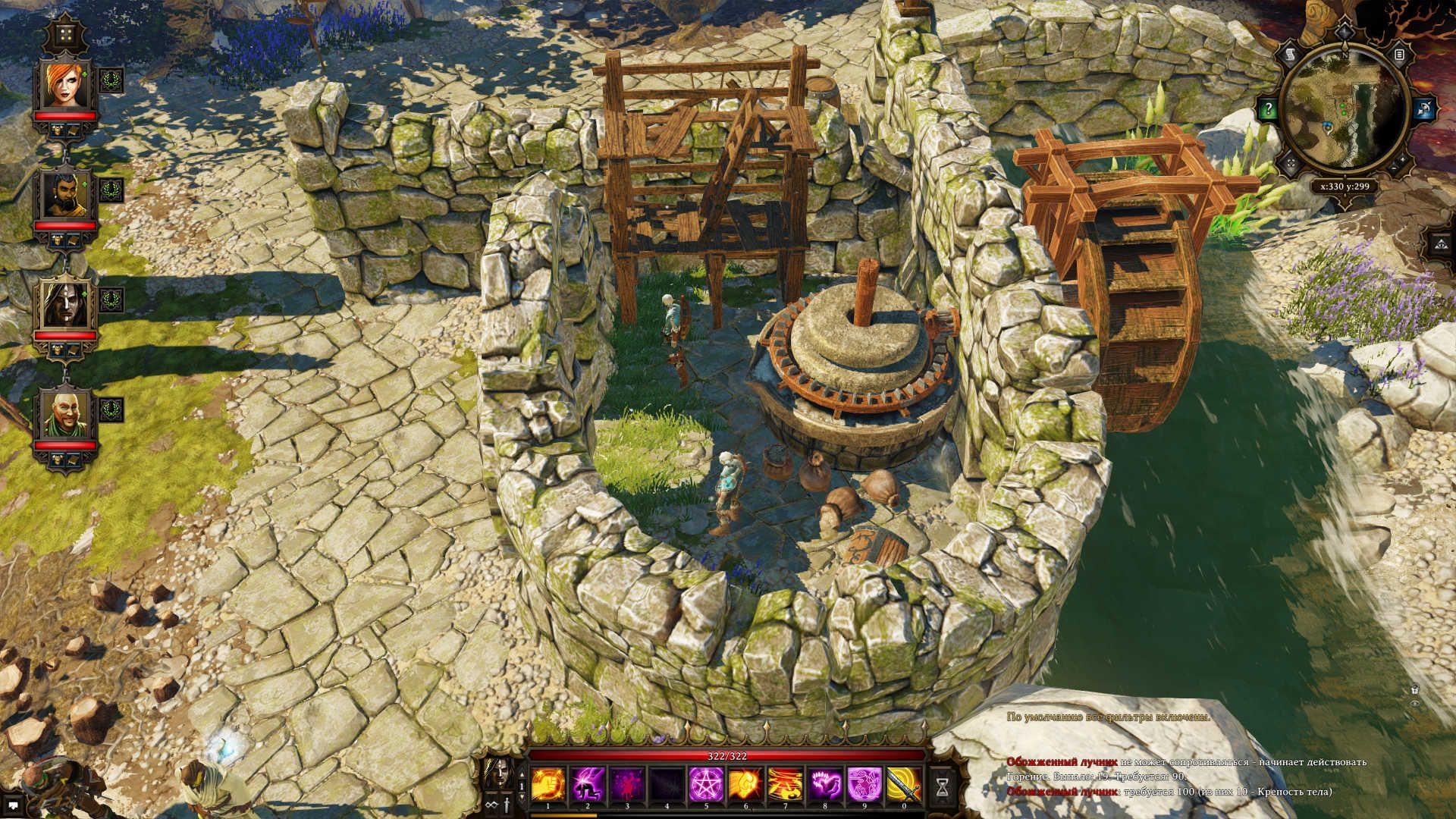Zoom in the minimap with the plus button
1456x819 pixels.
coord(1402,160)
